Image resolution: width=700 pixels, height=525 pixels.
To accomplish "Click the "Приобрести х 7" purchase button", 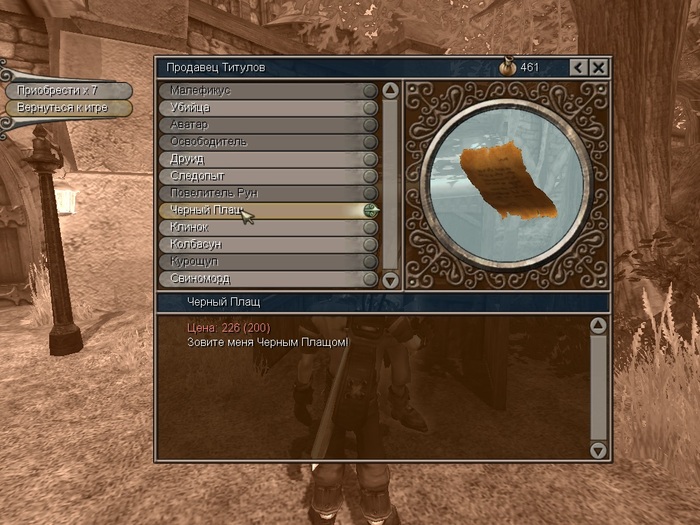I will pos(66,90).
